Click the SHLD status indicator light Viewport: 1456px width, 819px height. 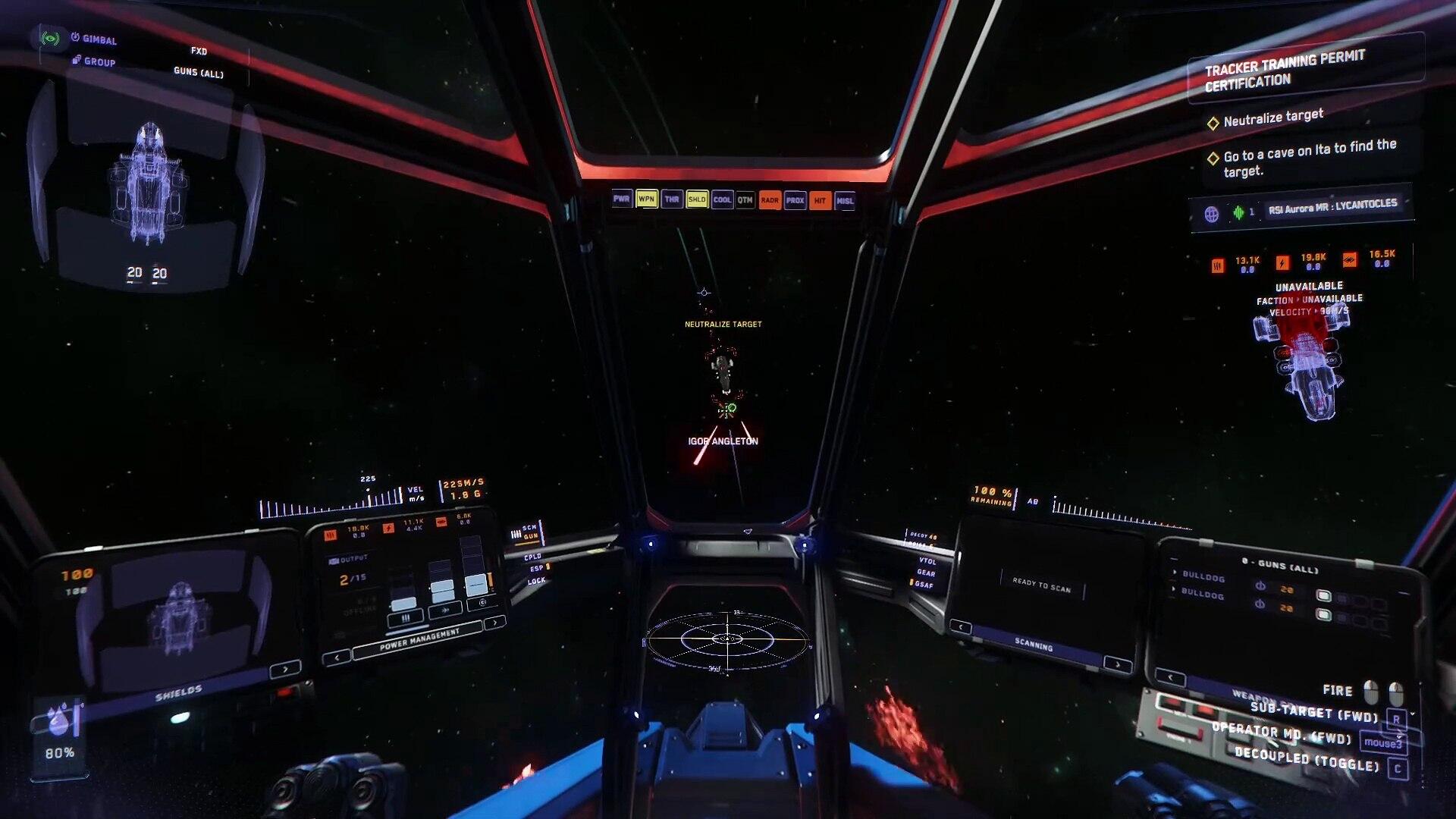click(x=696, y=199)
